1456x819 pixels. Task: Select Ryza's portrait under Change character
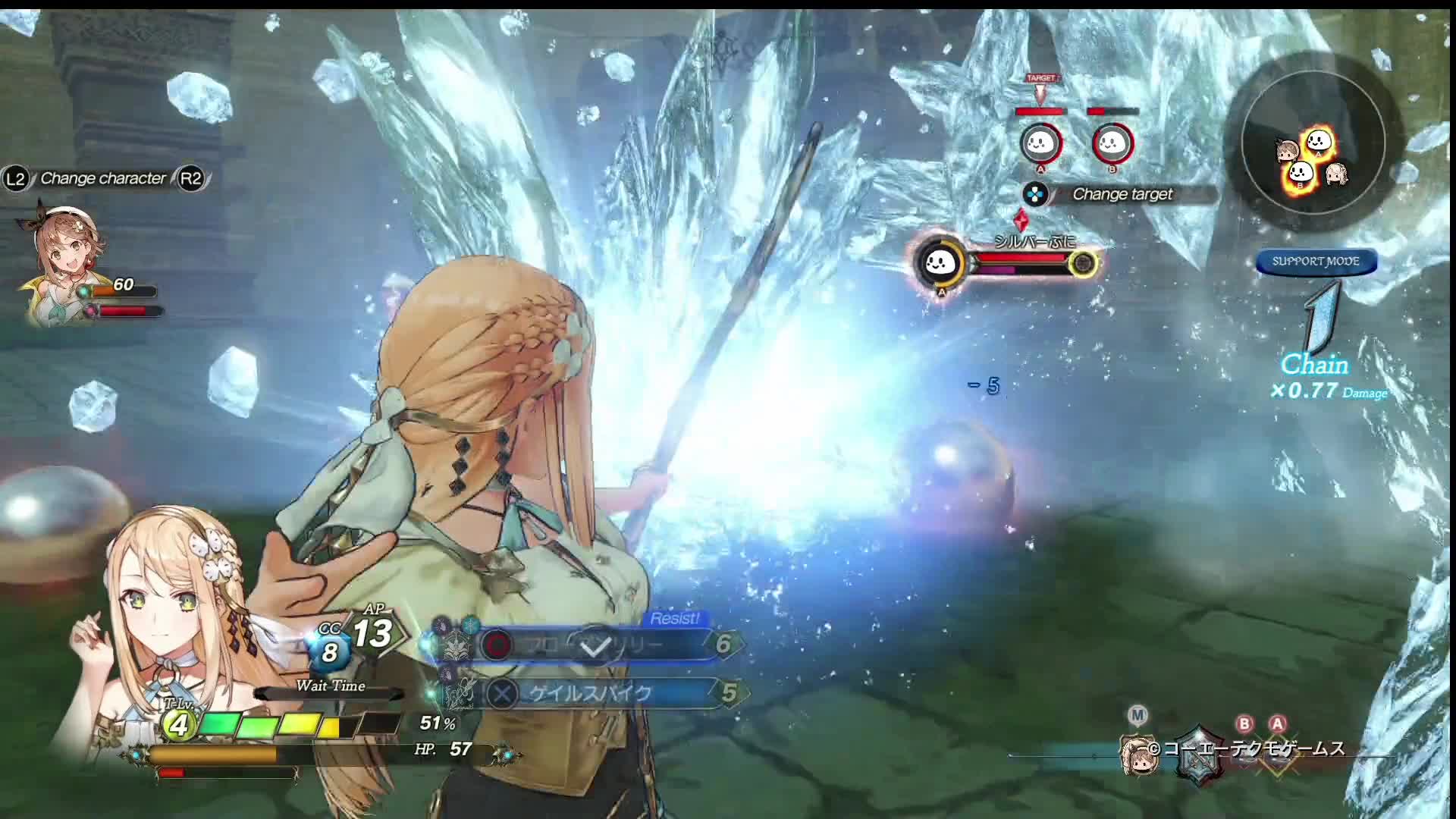coord(64,262)
